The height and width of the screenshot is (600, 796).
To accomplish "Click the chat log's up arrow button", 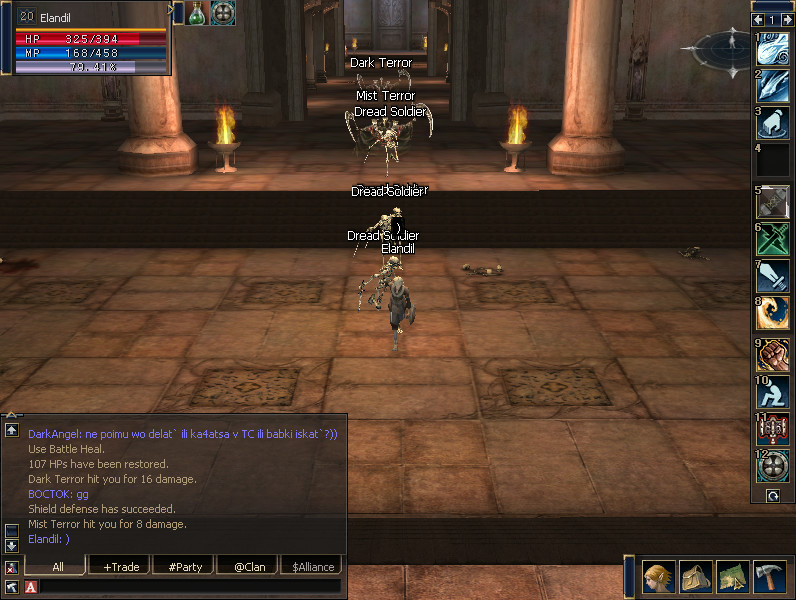I will point(12,430).
